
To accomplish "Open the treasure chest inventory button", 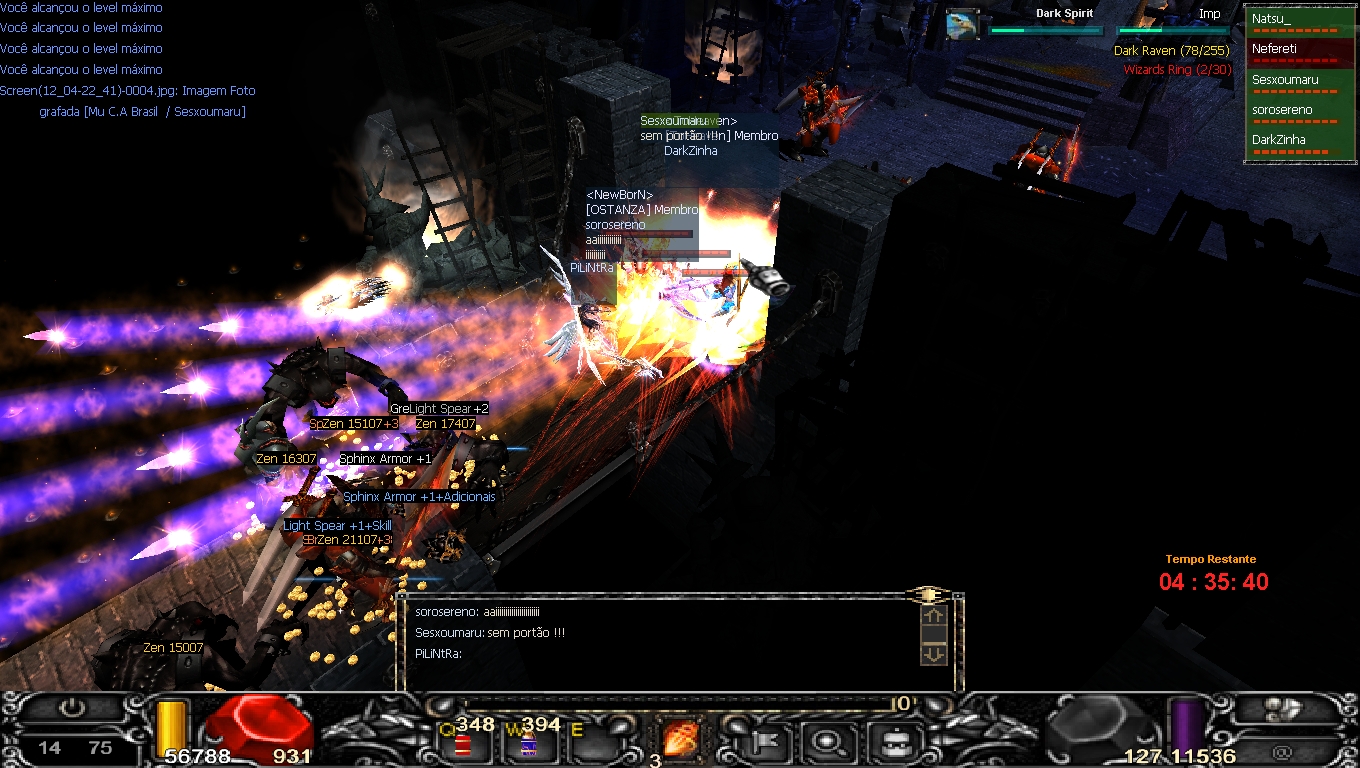I will click(x=888, y=742).
